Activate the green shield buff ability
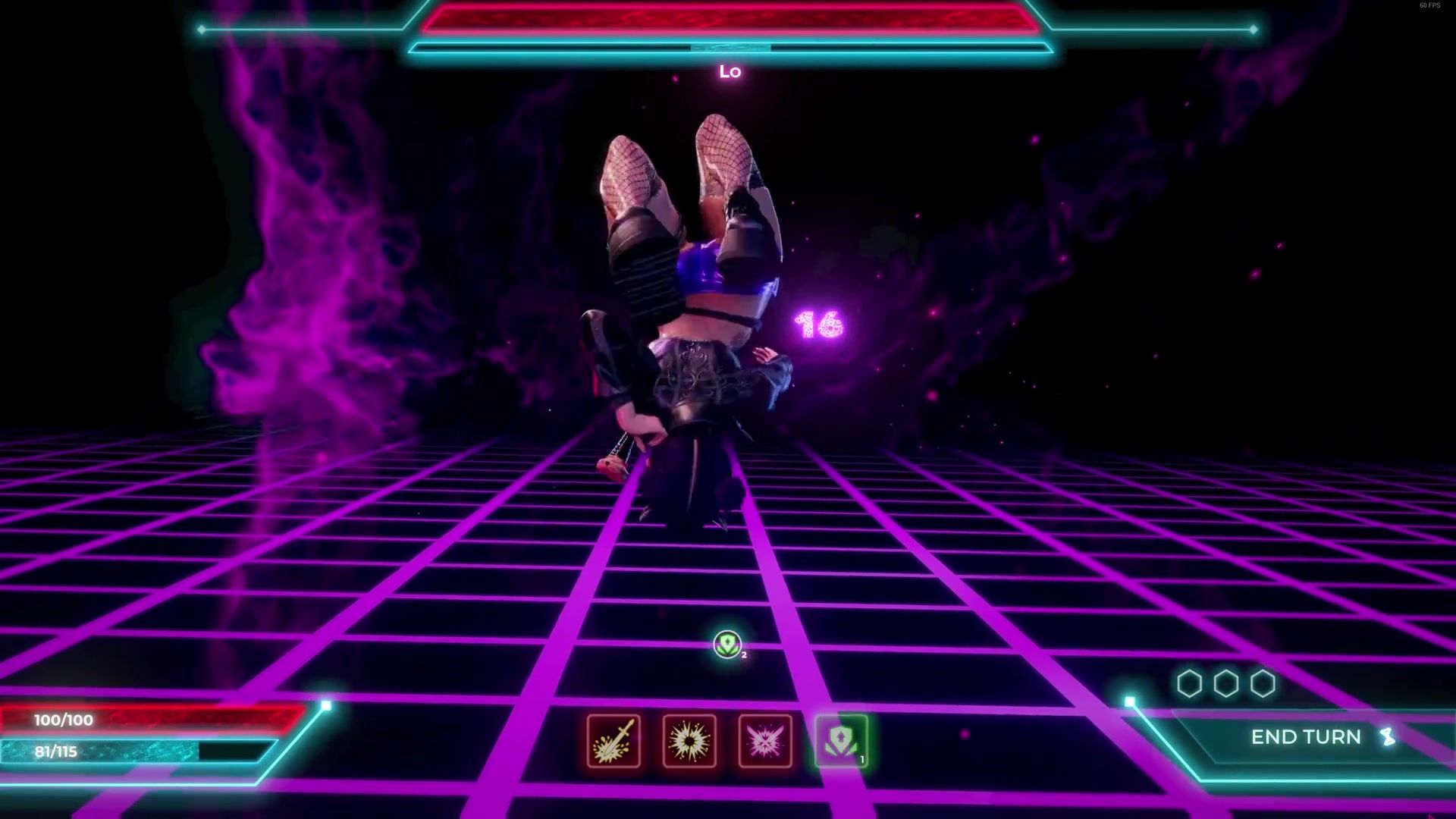Screen dimensions: 1456x819 pyautogui.click(x=841, y=741)
